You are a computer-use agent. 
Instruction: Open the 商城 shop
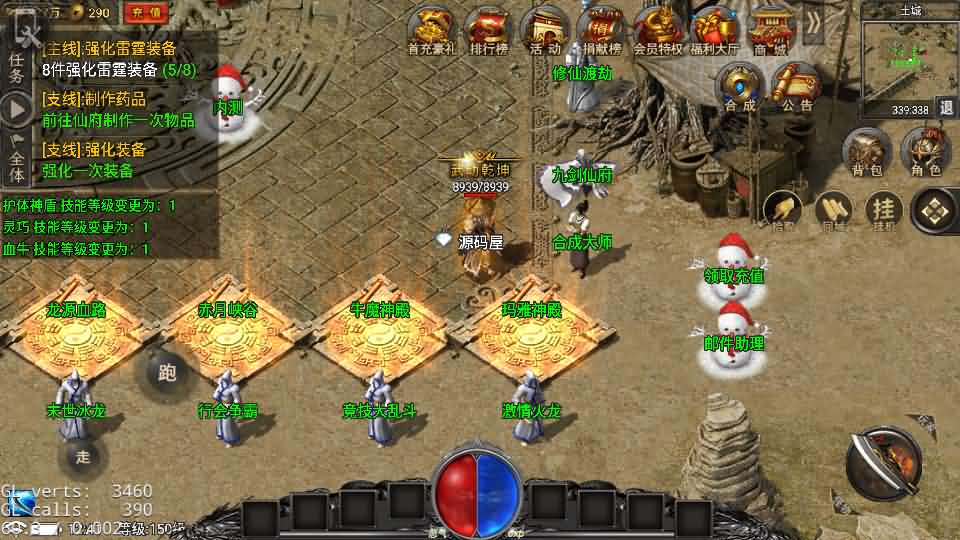tap(770, 30)
